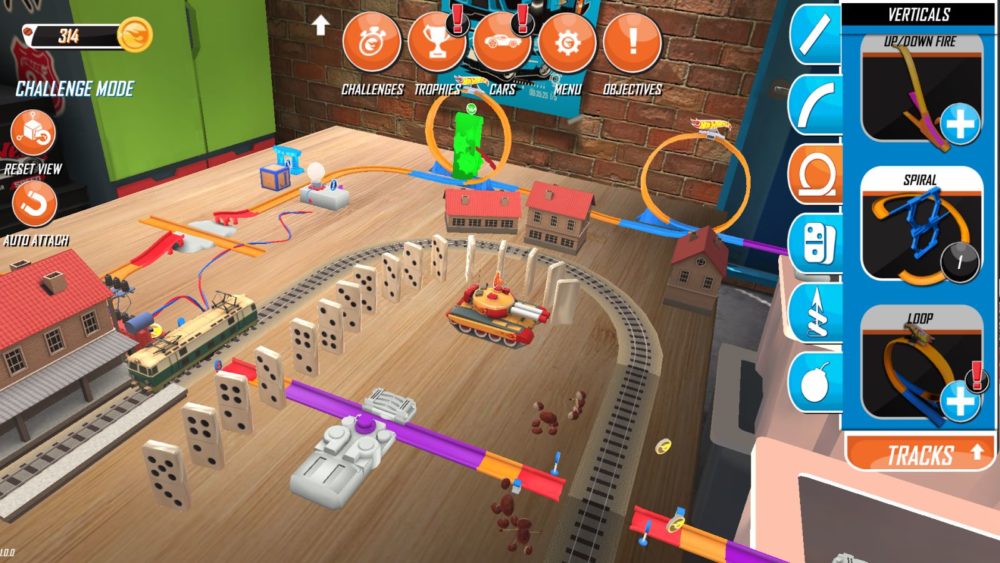Viewport: 1000px width, 563px height.
Task: Select the bomb category
Action: (x=815, y=382)
